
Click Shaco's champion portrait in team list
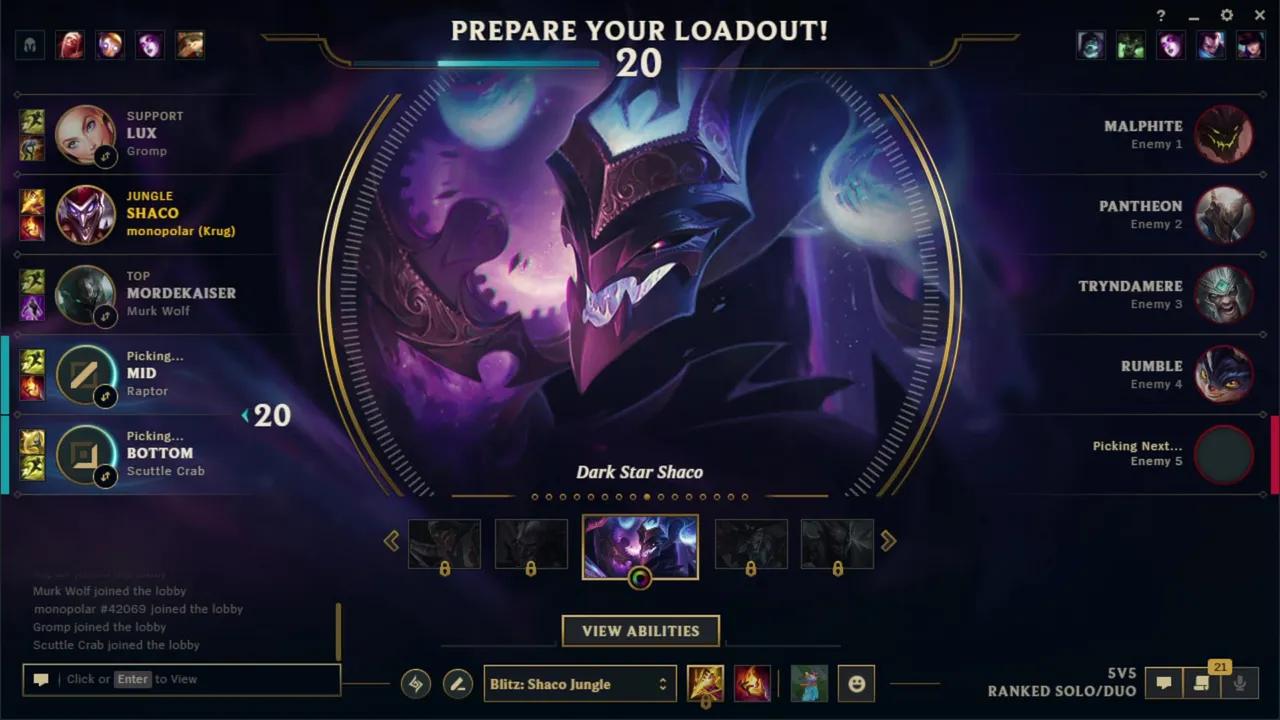[x=85, y=215]
